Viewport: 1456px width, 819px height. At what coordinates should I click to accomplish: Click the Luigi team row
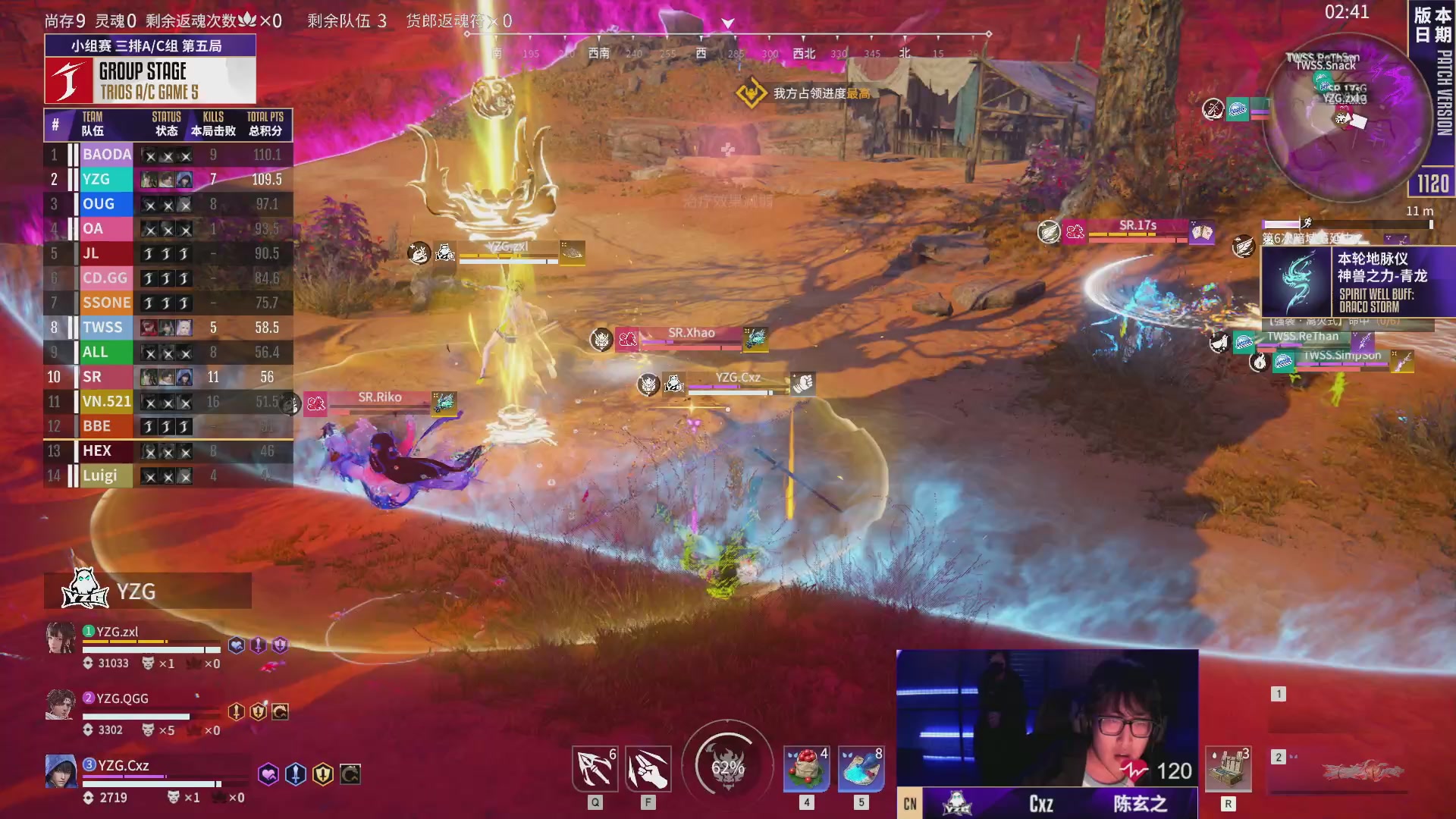click(168, 476)
